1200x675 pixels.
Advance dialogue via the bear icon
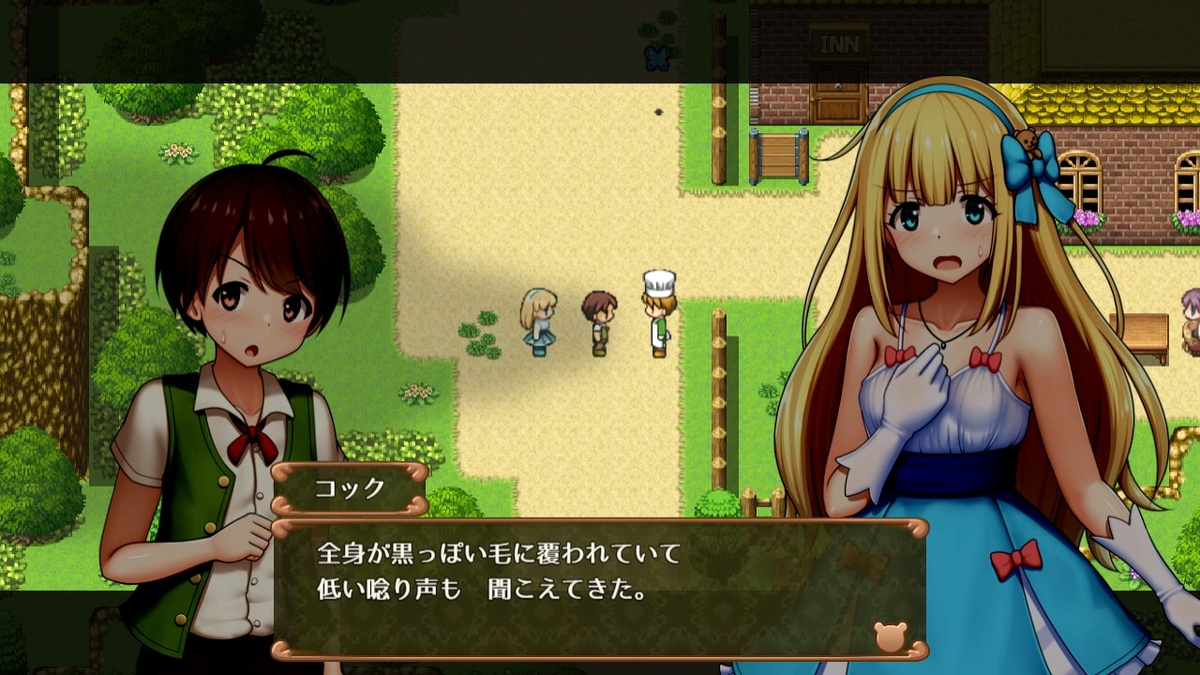(888, 636)
